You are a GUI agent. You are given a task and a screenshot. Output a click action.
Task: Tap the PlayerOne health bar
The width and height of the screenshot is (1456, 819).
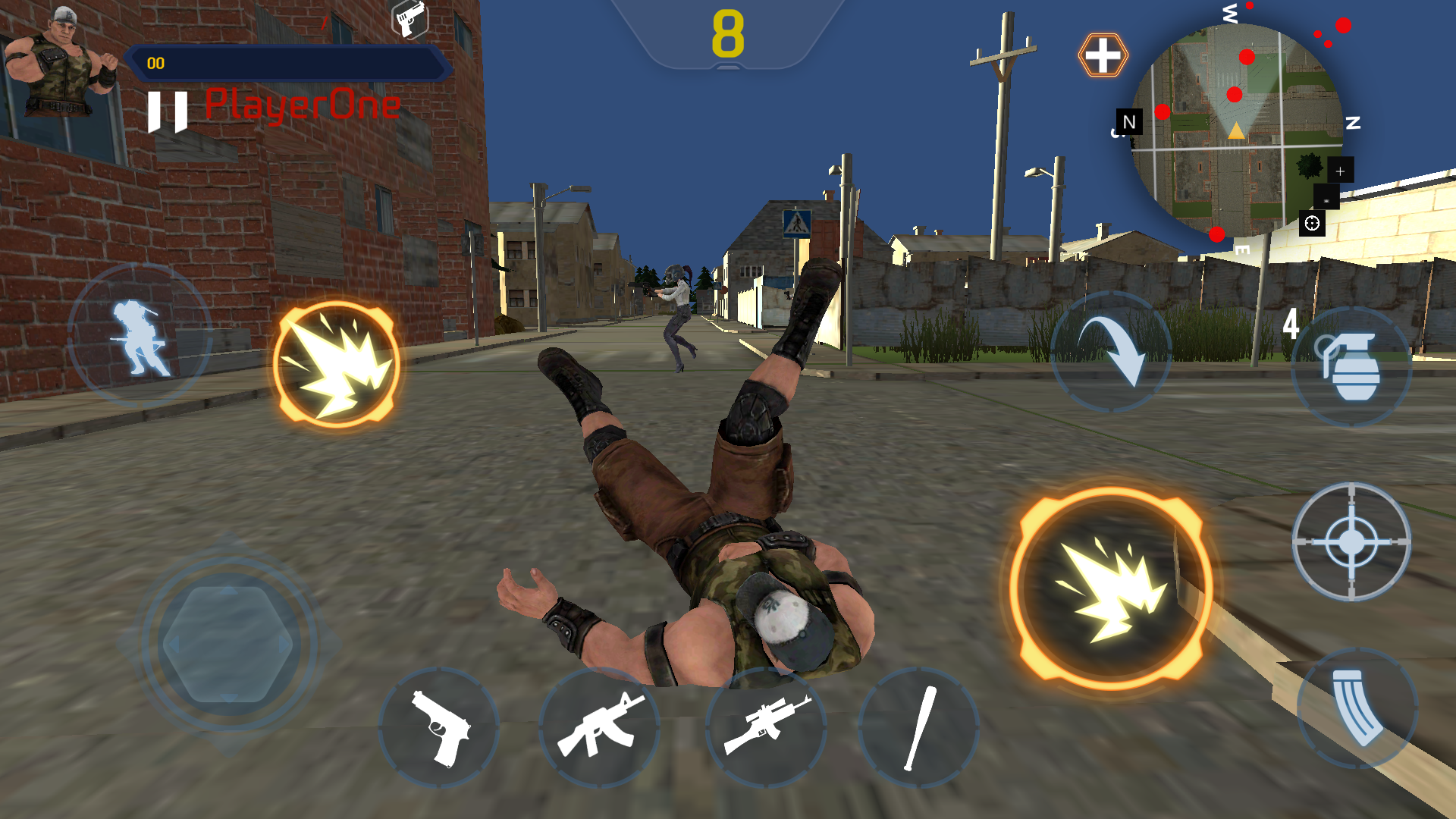tap(288, 64)
